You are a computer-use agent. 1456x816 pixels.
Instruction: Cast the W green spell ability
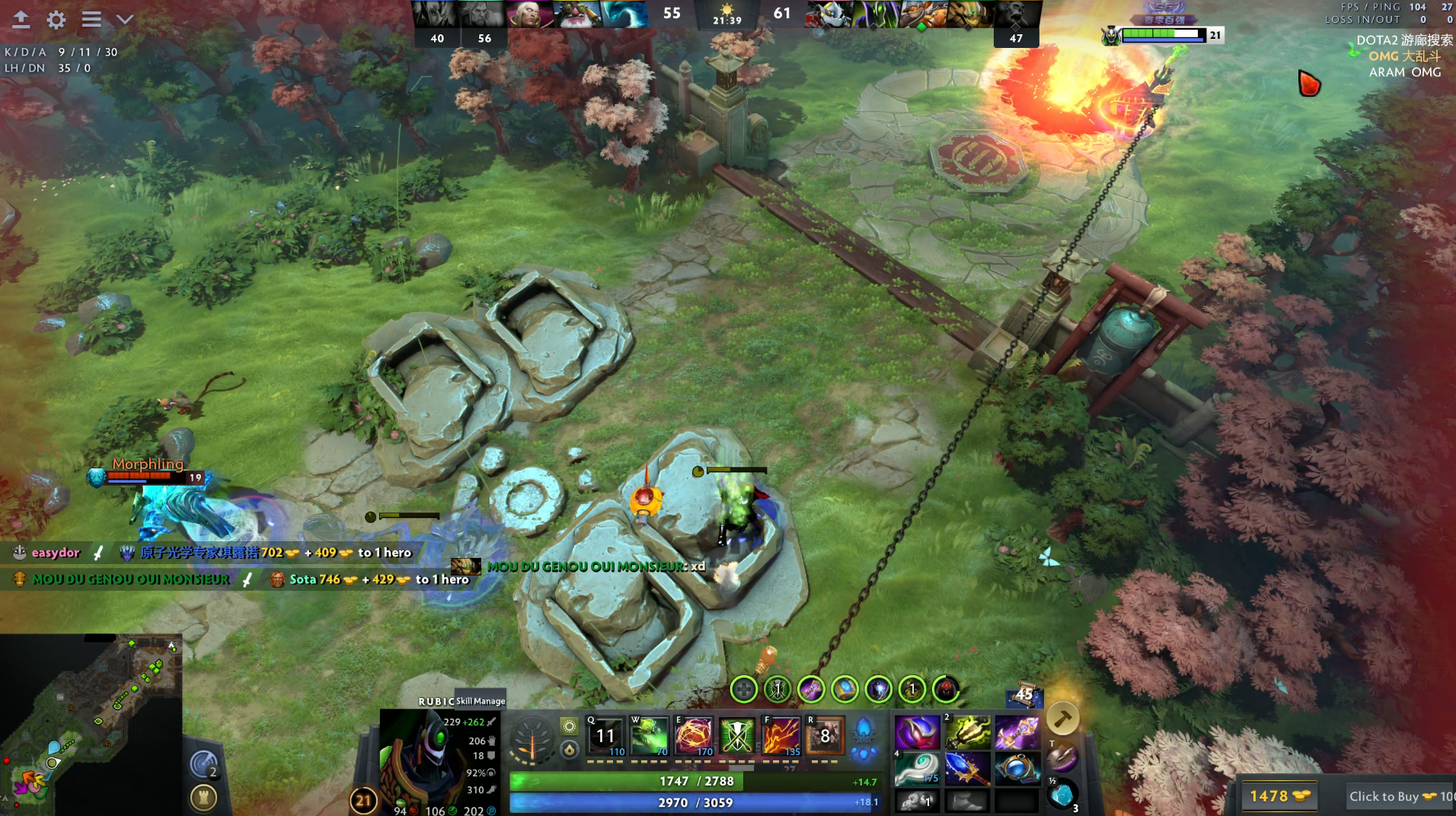pyautogui.click(x=650, y=736)
